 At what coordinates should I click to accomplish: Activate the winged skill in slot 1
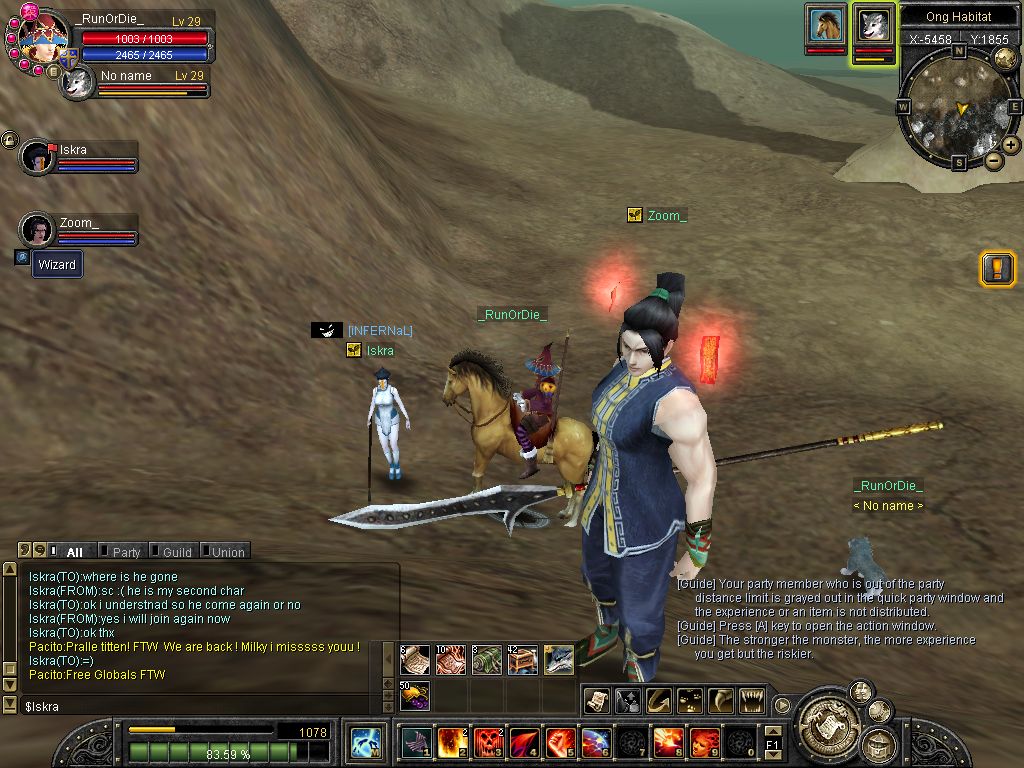[416, 743]
